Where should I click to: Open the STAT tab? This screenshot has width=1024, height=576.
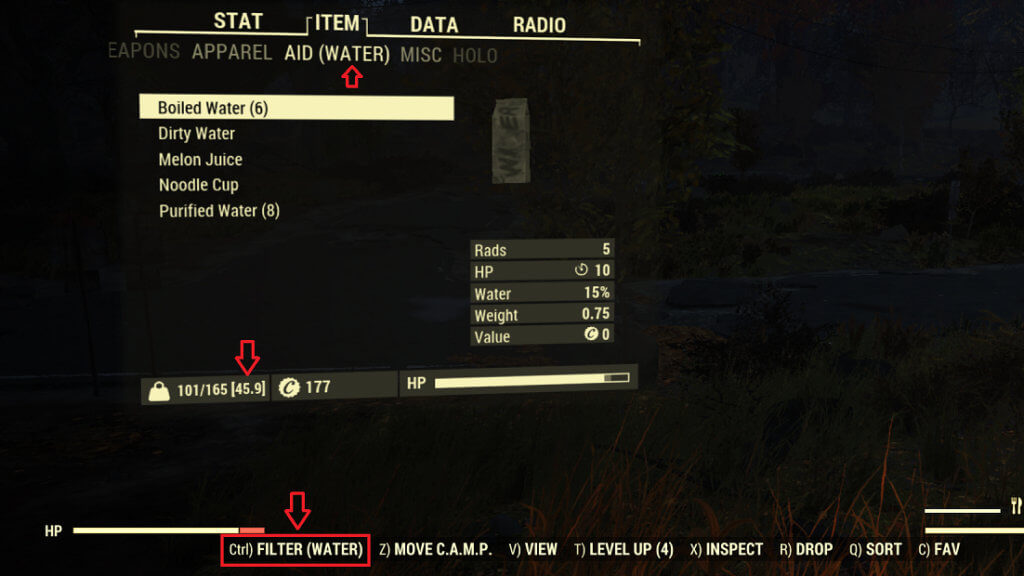coord(238,22)
